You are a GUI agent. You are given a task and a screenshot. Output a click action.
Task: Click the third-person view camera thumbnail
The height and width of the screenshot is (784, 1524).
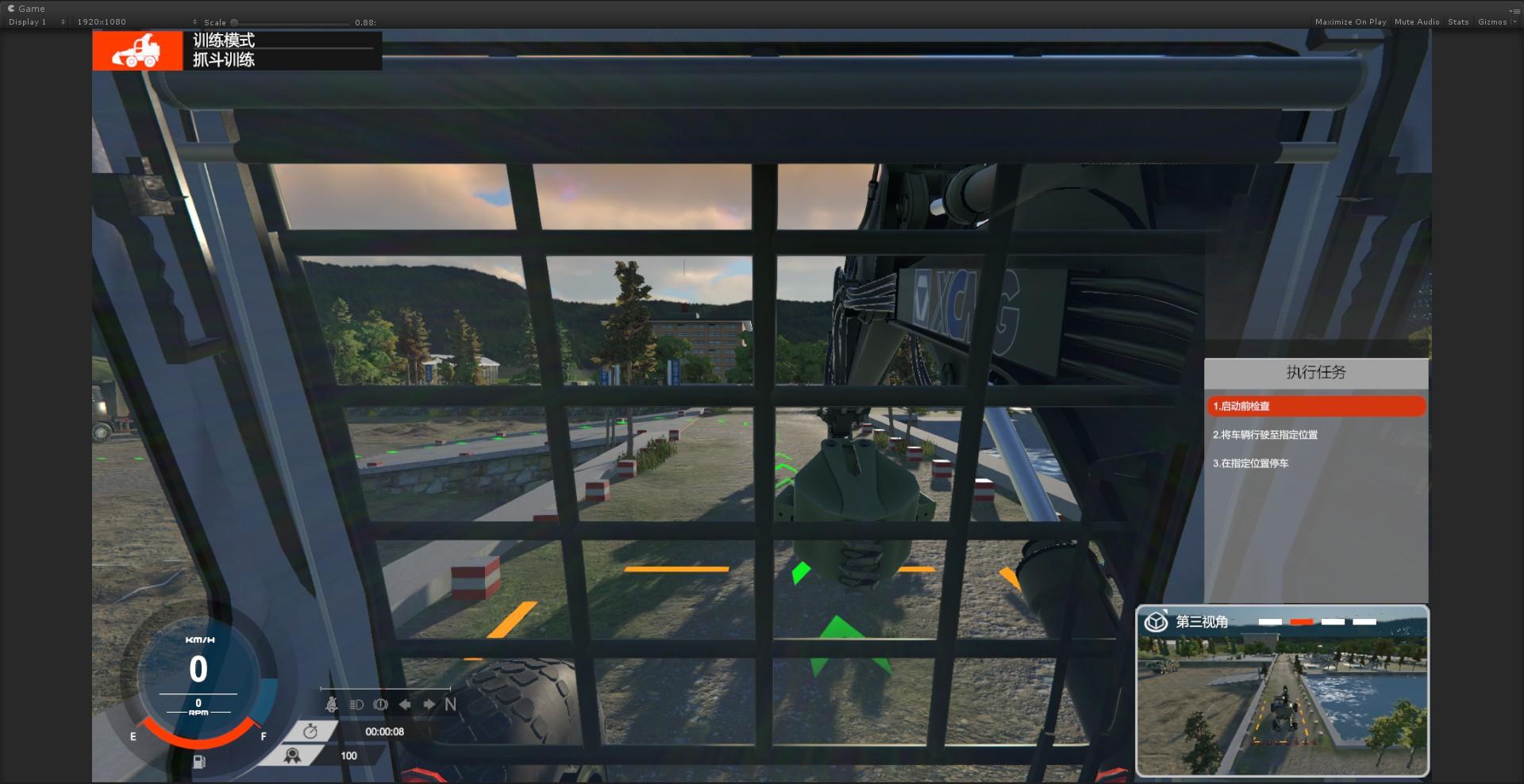click(1282, 704)
